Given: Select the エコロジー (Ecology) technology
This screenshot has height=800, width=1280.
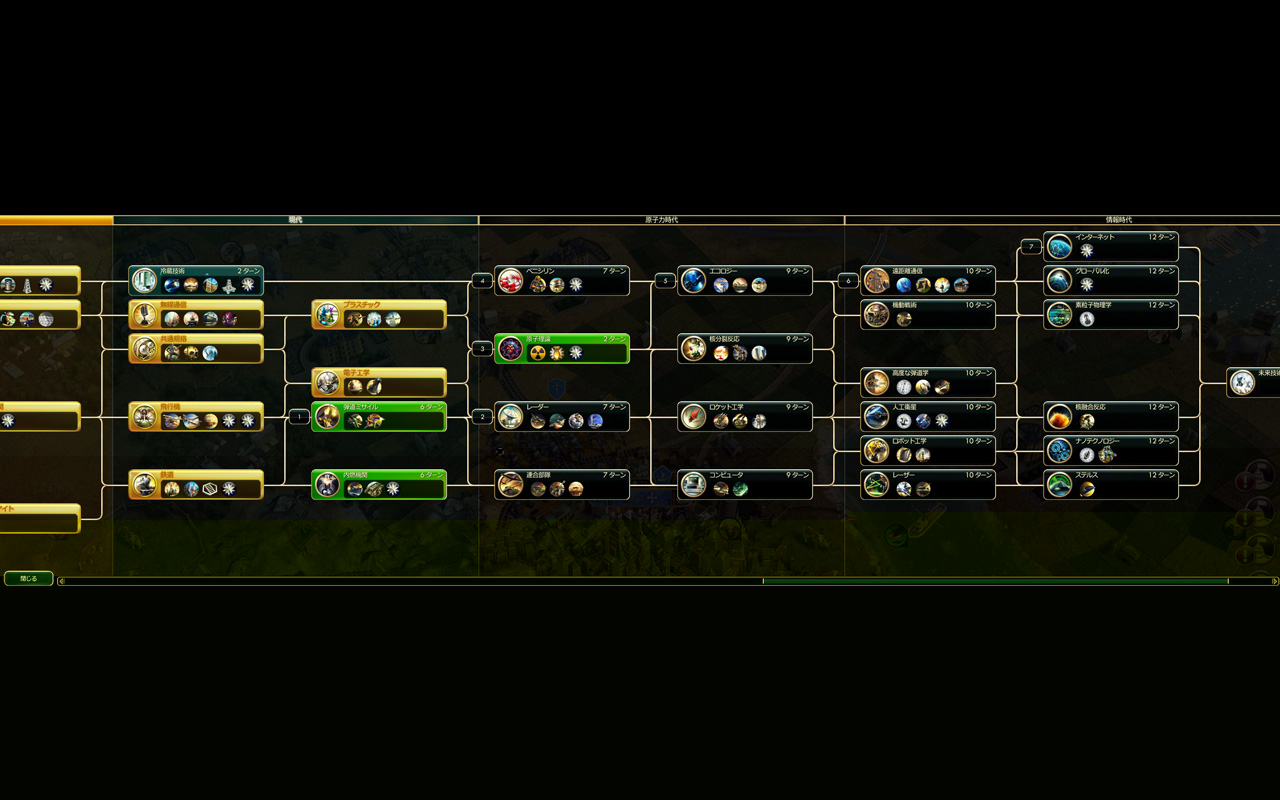Looking at the screenshot, I should click(745, 280).
